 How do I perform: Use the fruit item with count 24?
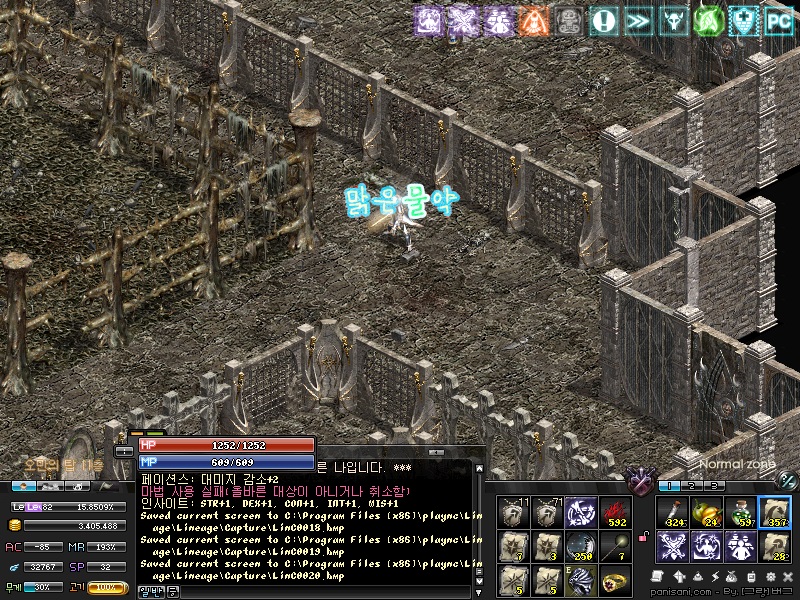(x=707, y=511)
